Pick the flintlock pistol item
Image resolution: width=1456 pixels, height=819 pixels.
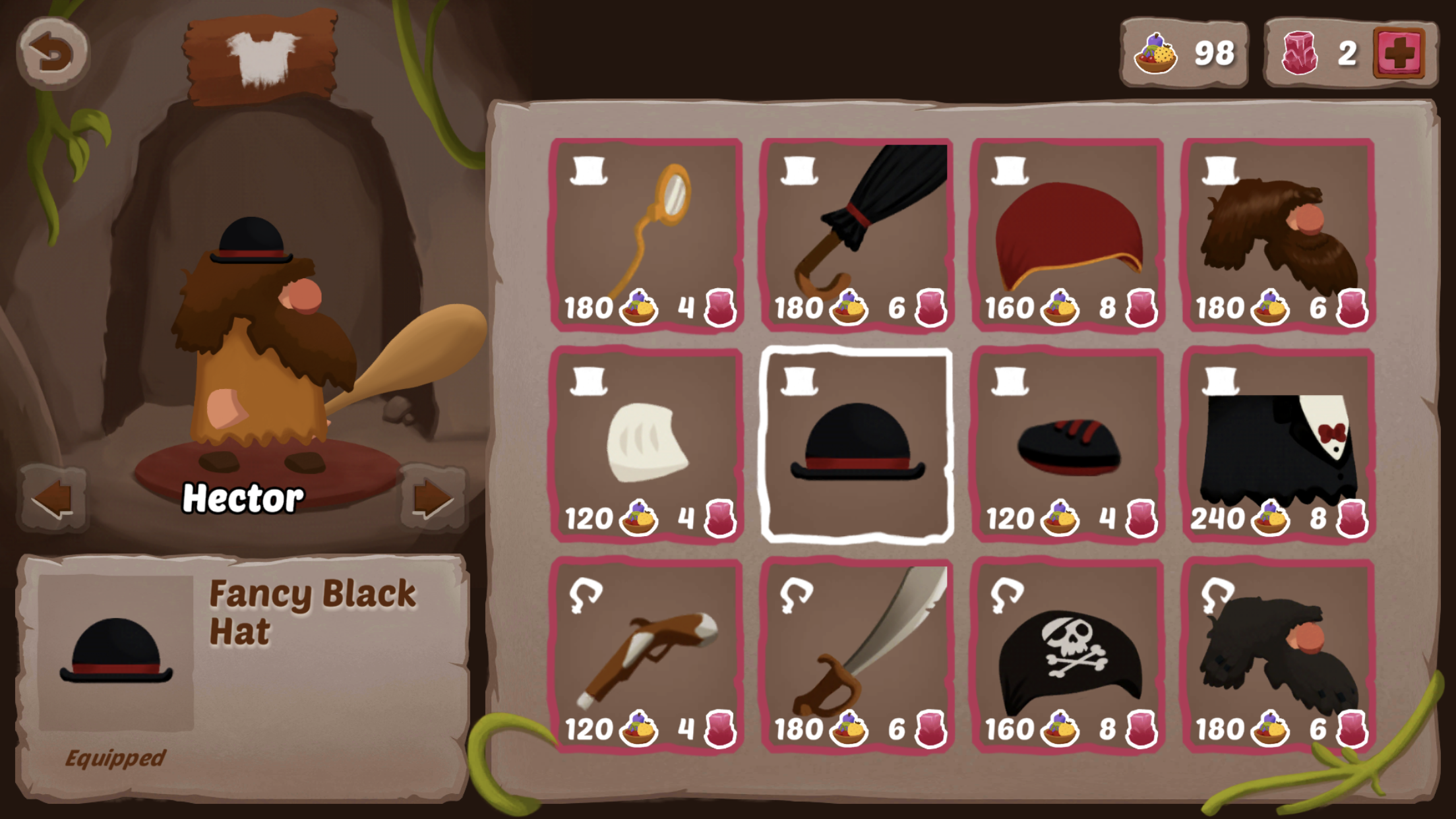pos(647,656)
